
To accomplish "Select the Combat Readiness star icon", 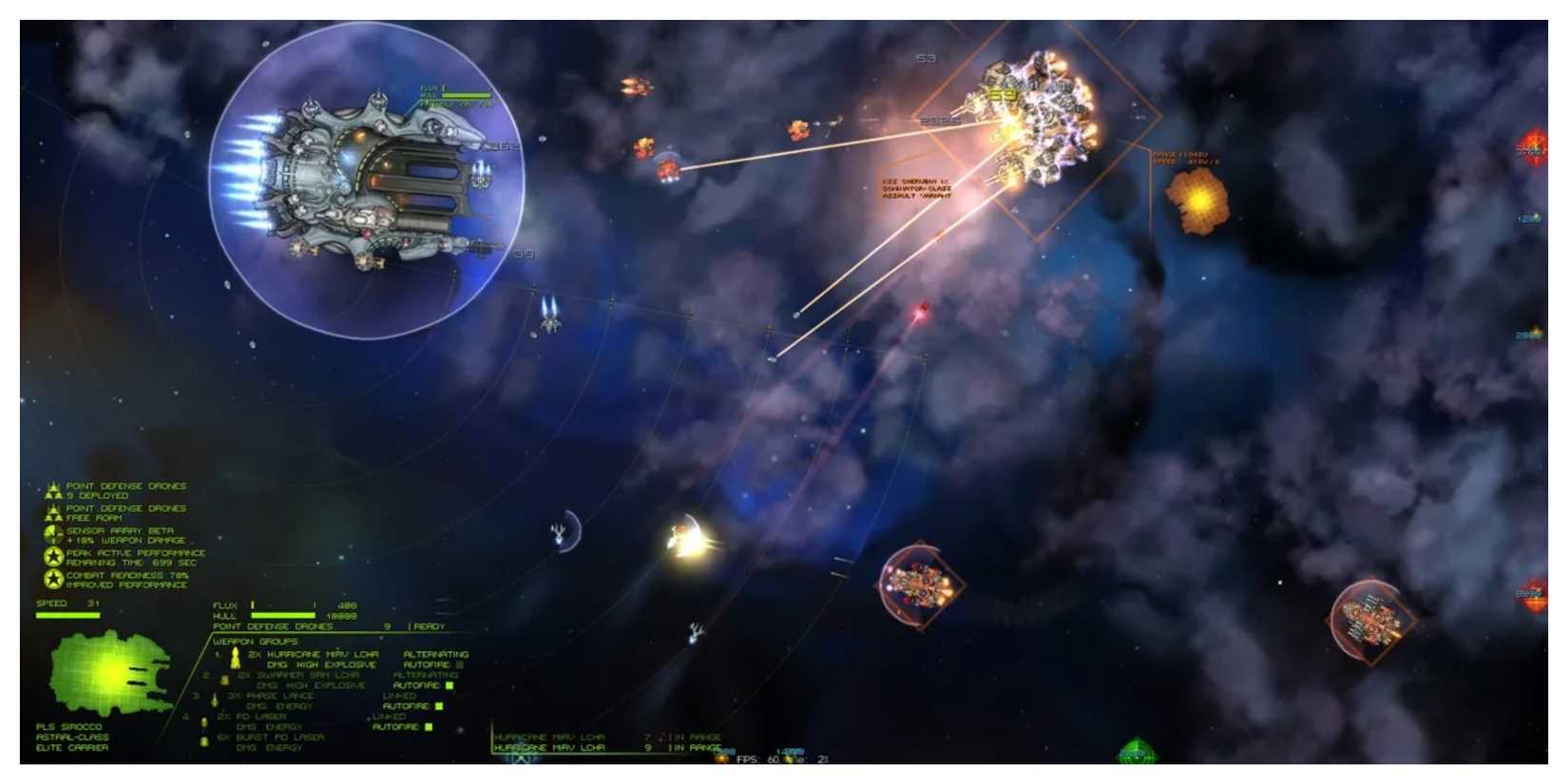I will pos(52,578).
